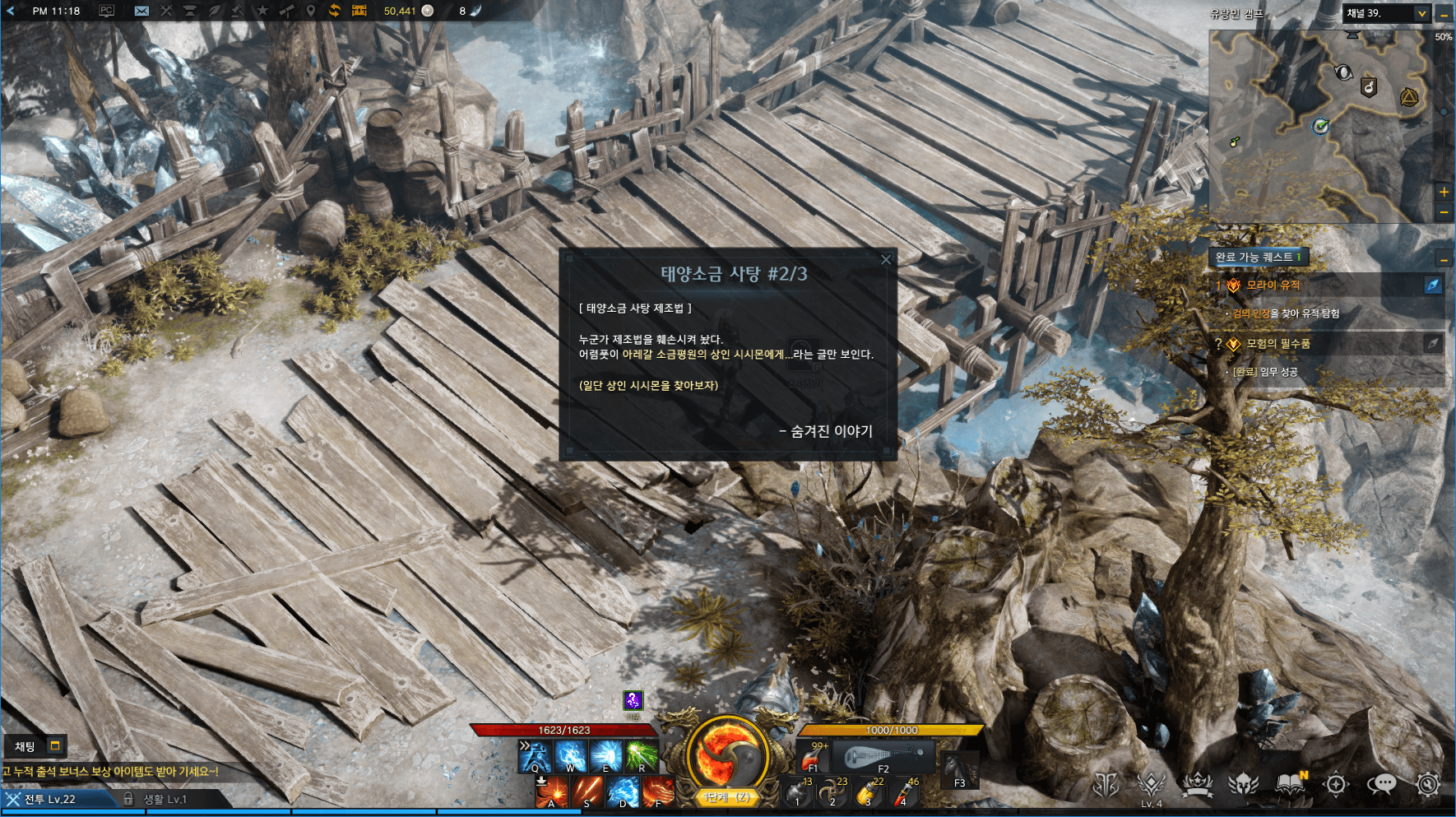
Task: Click the 완료 가능 퀘스트 tracker header
Action: [1258, 257]
